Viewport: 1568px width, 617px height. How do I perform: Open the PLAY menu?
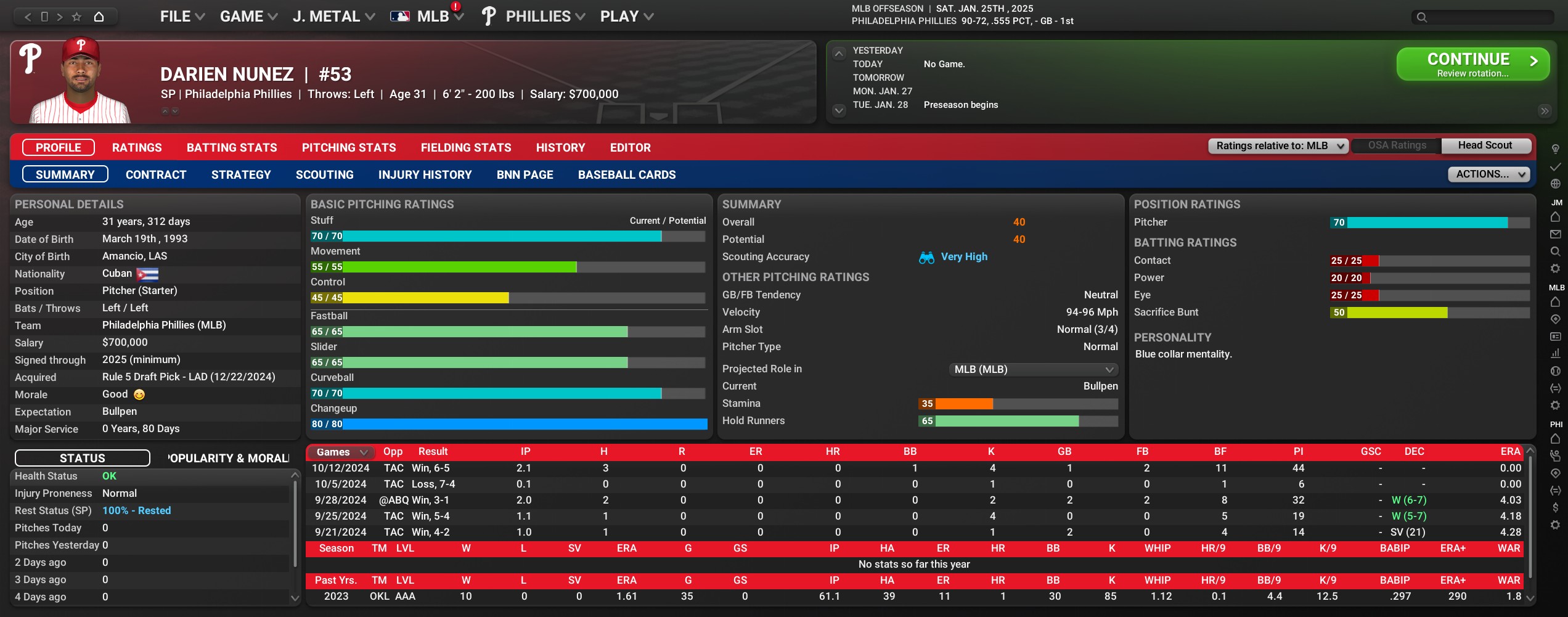point(626,17)
